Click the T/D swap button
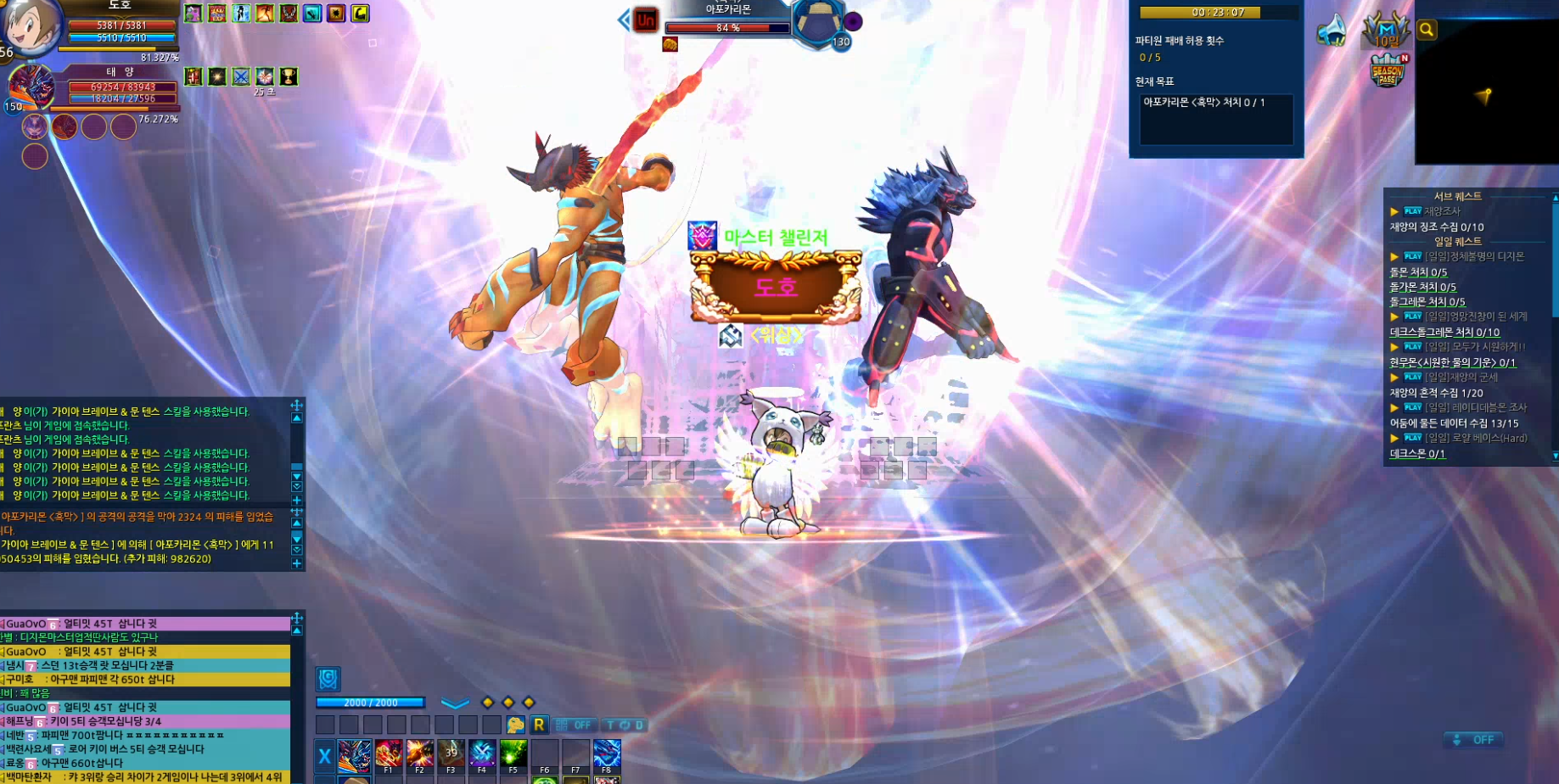 625,725
